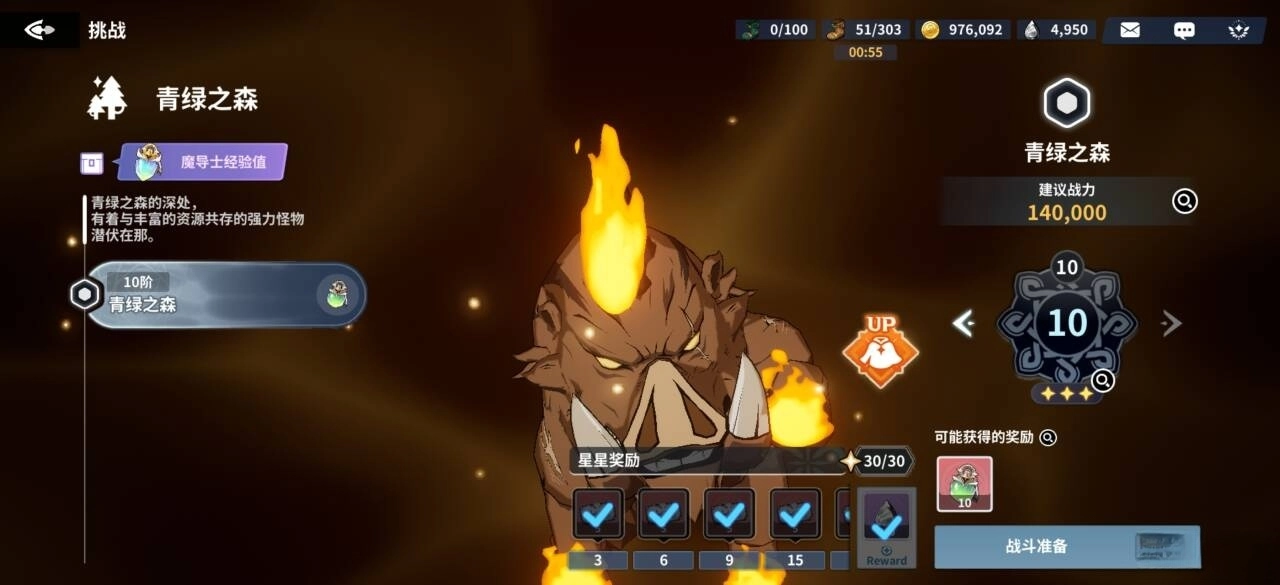
Task: Select the potion reward item thumbnail
Action: [964, 484]
